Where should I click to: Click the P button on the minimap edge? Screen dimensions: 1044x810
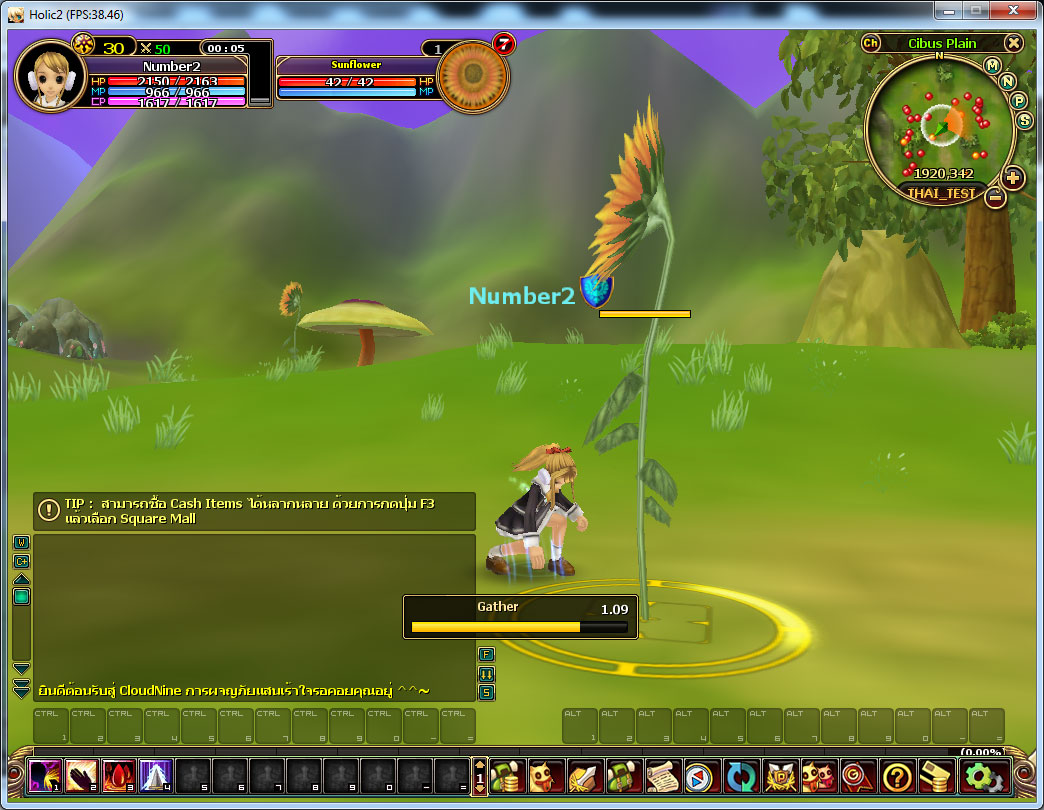1019,100
